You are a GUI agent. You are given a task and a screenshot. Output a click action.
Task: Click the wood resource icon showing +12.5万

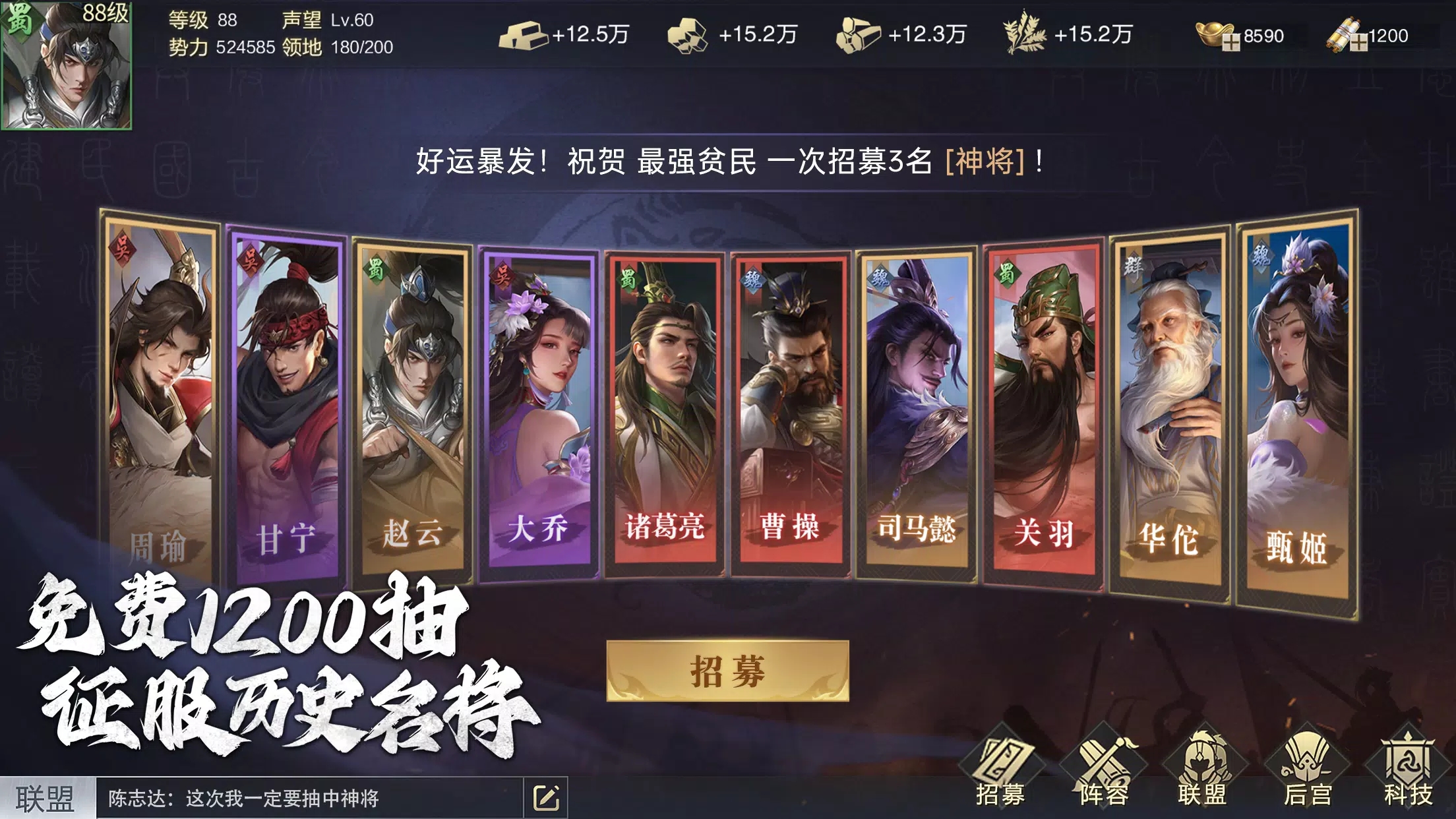click(528, 36)
